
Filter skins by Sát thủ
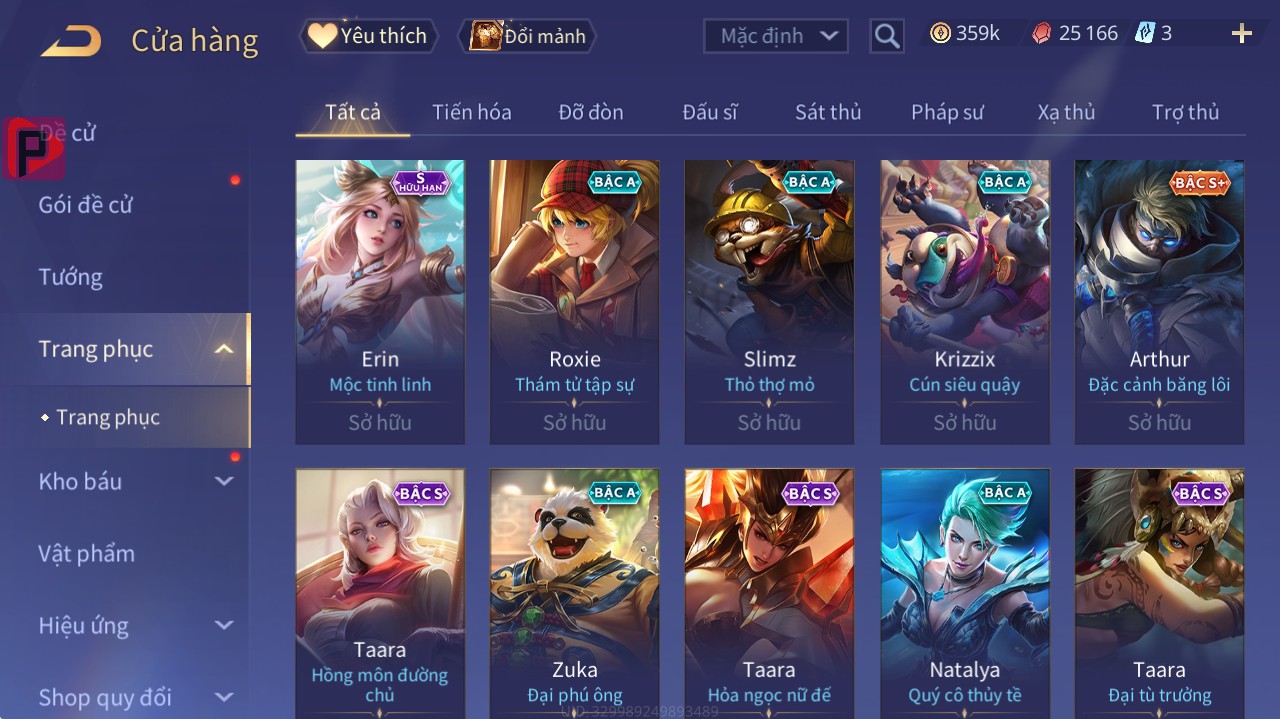coord(827,112)
